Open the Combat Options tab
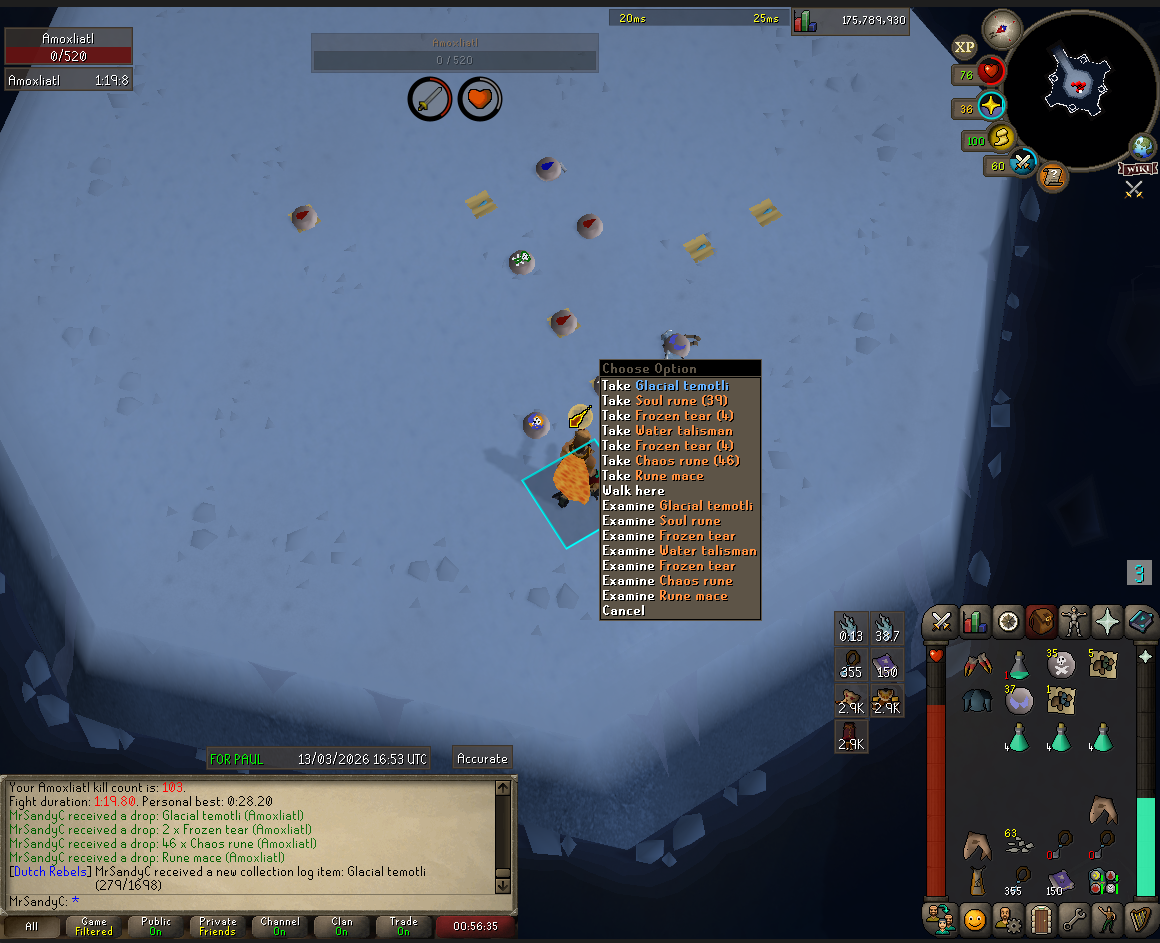This screenshot has height=943, width=1160. tap(940, 622)
